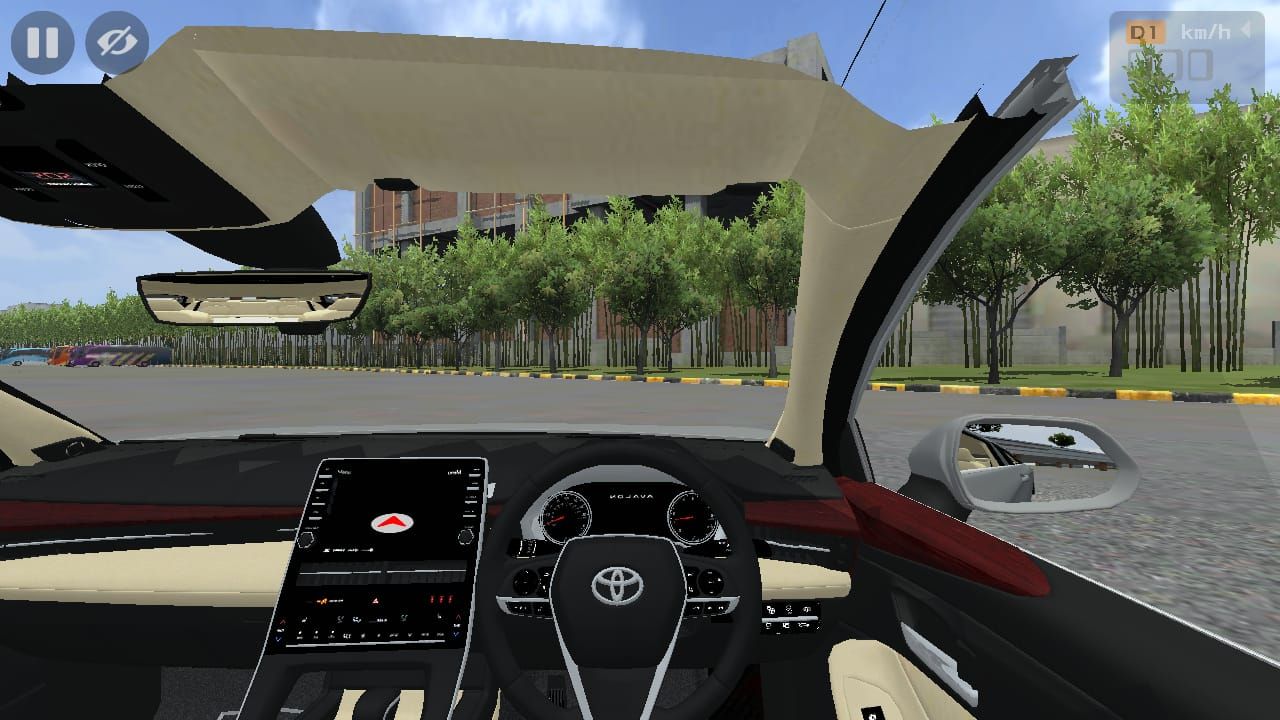Enable hazard lights via the triangle button
Viewport: 1280px width, 720px height.
[x=374, y=601]
